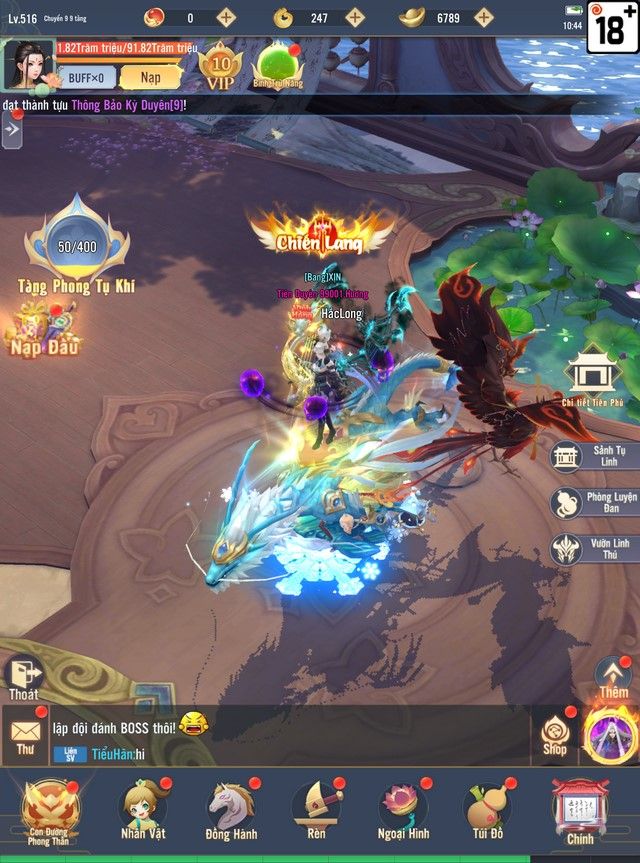This screenshot has width=640, height=863.
Task: Open the Thư mailbox
Action: coord(25,735)
